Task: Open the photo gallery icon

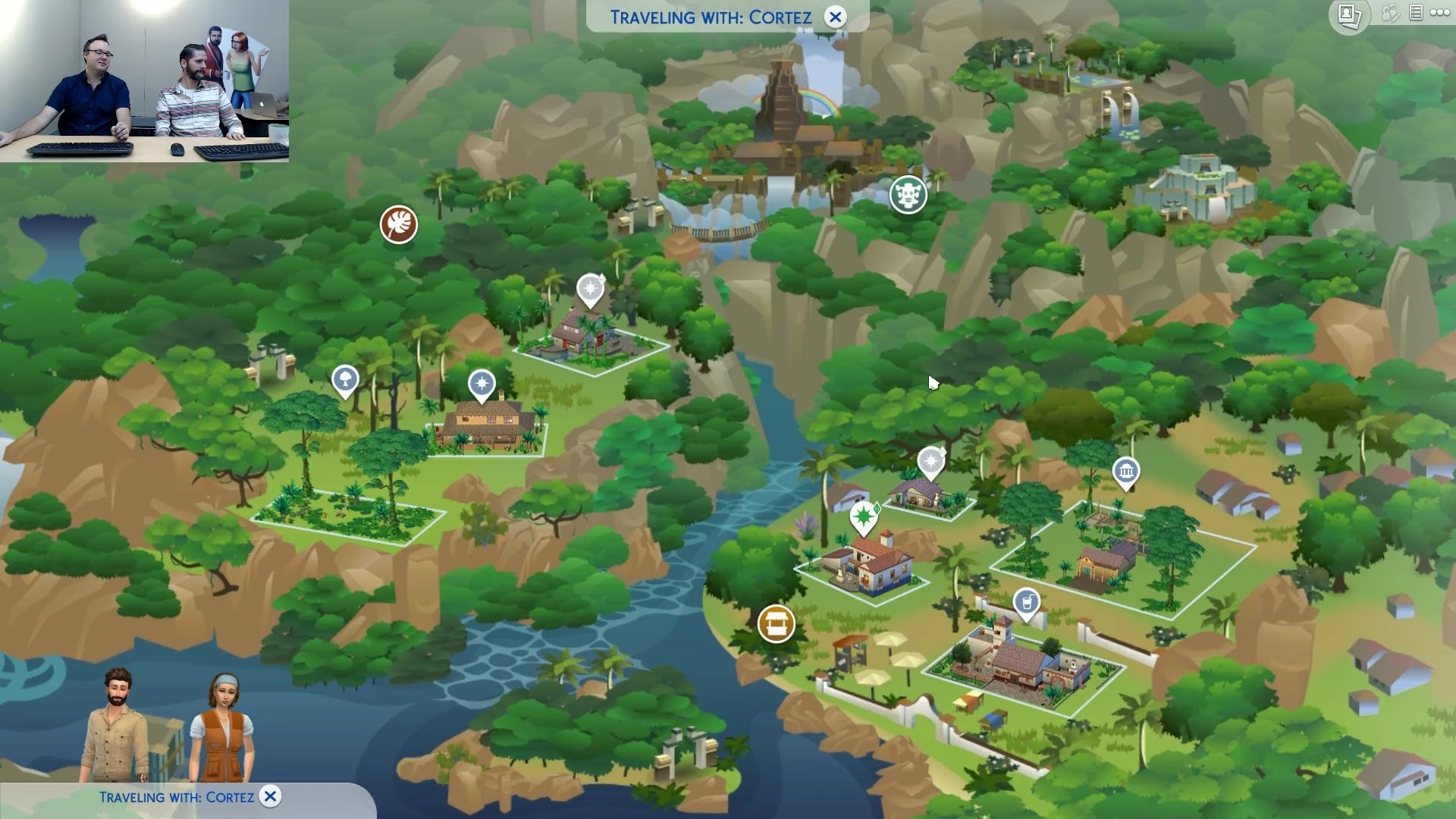Action: click(1349, 15)
